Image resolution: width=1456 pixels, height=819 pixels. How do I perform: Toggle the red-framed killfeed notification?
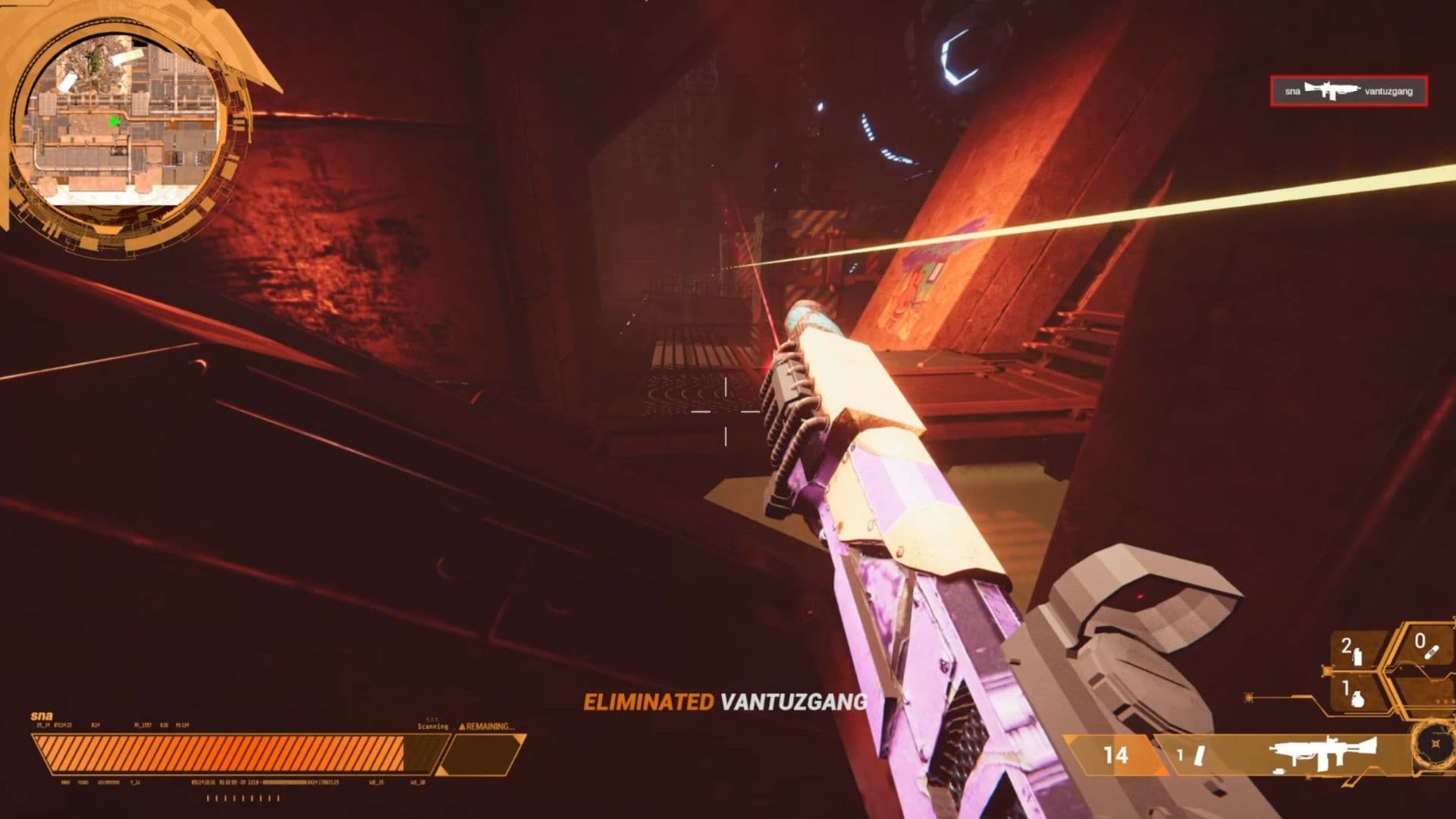[1348, 90]
